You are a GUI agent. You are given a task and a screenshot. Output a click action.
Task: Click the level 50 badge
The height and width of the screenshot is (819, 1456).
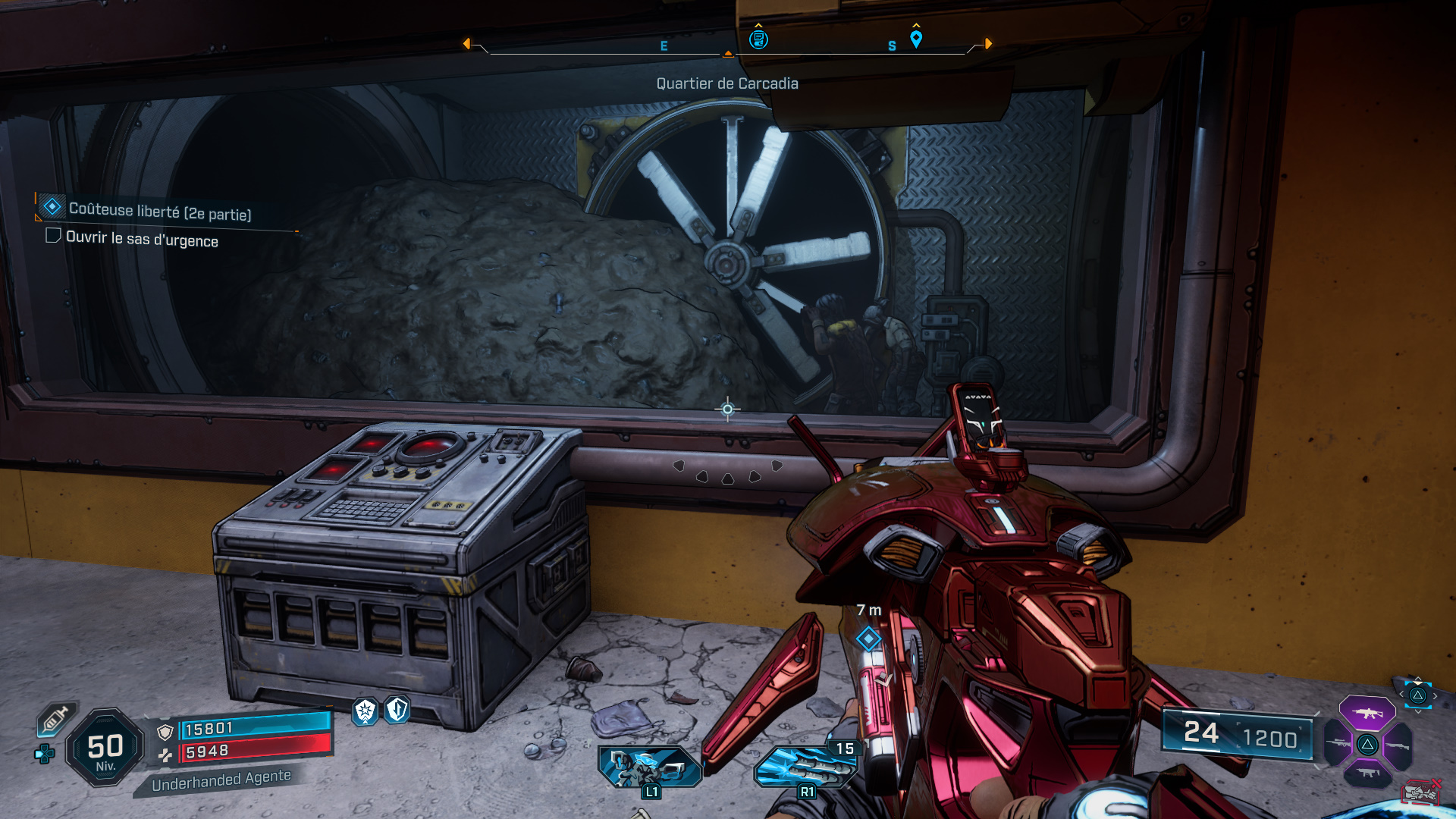(x=105, y=748)
